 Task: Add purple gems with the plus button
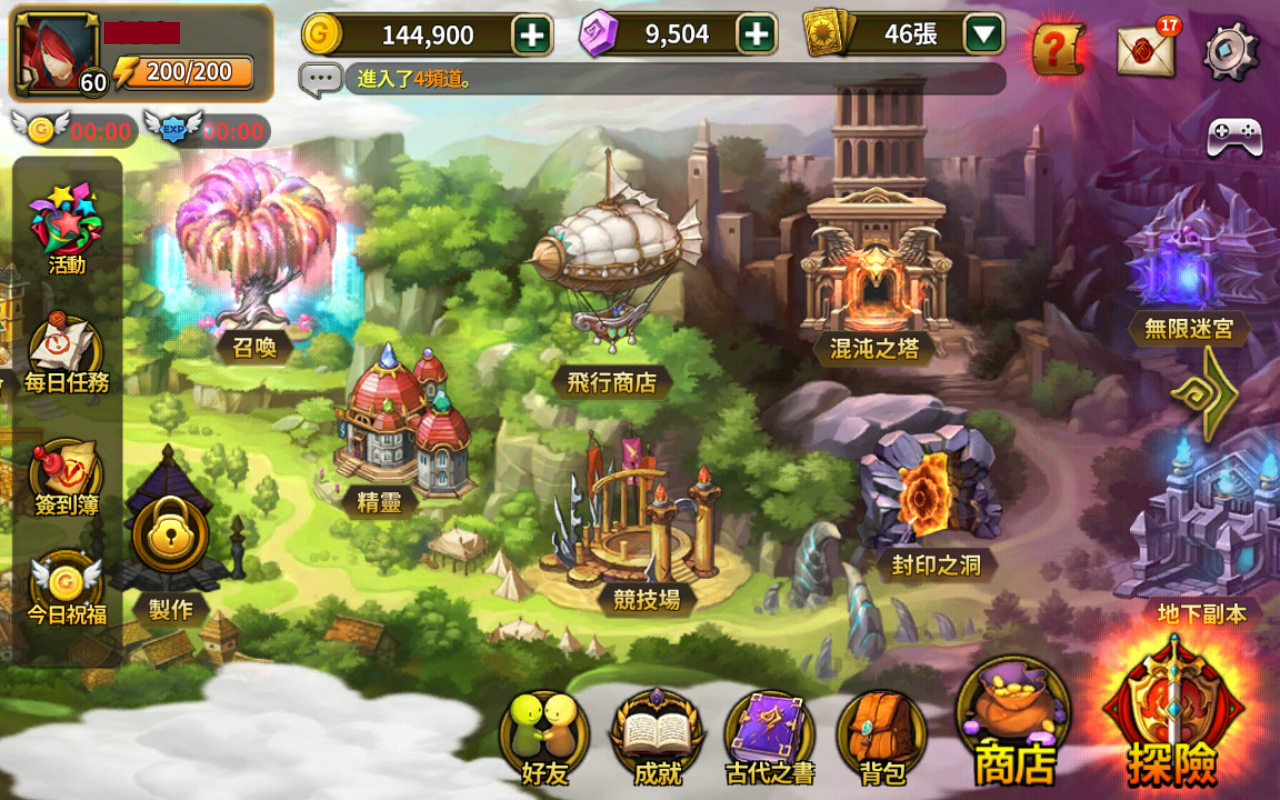[x=757, y=35]
